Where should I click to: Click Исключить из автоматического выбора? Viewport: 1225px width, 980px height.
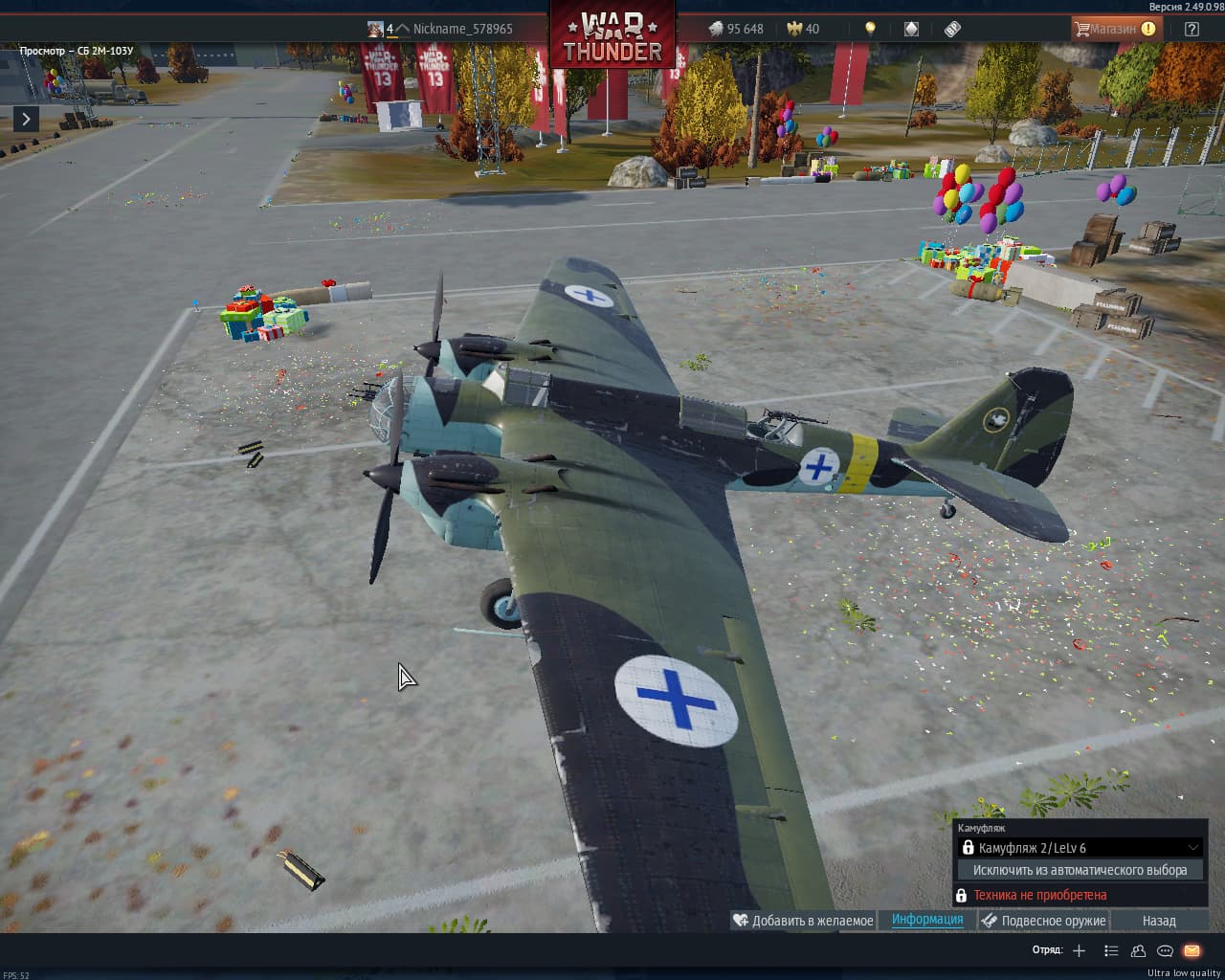click(x=1080, y=870)
